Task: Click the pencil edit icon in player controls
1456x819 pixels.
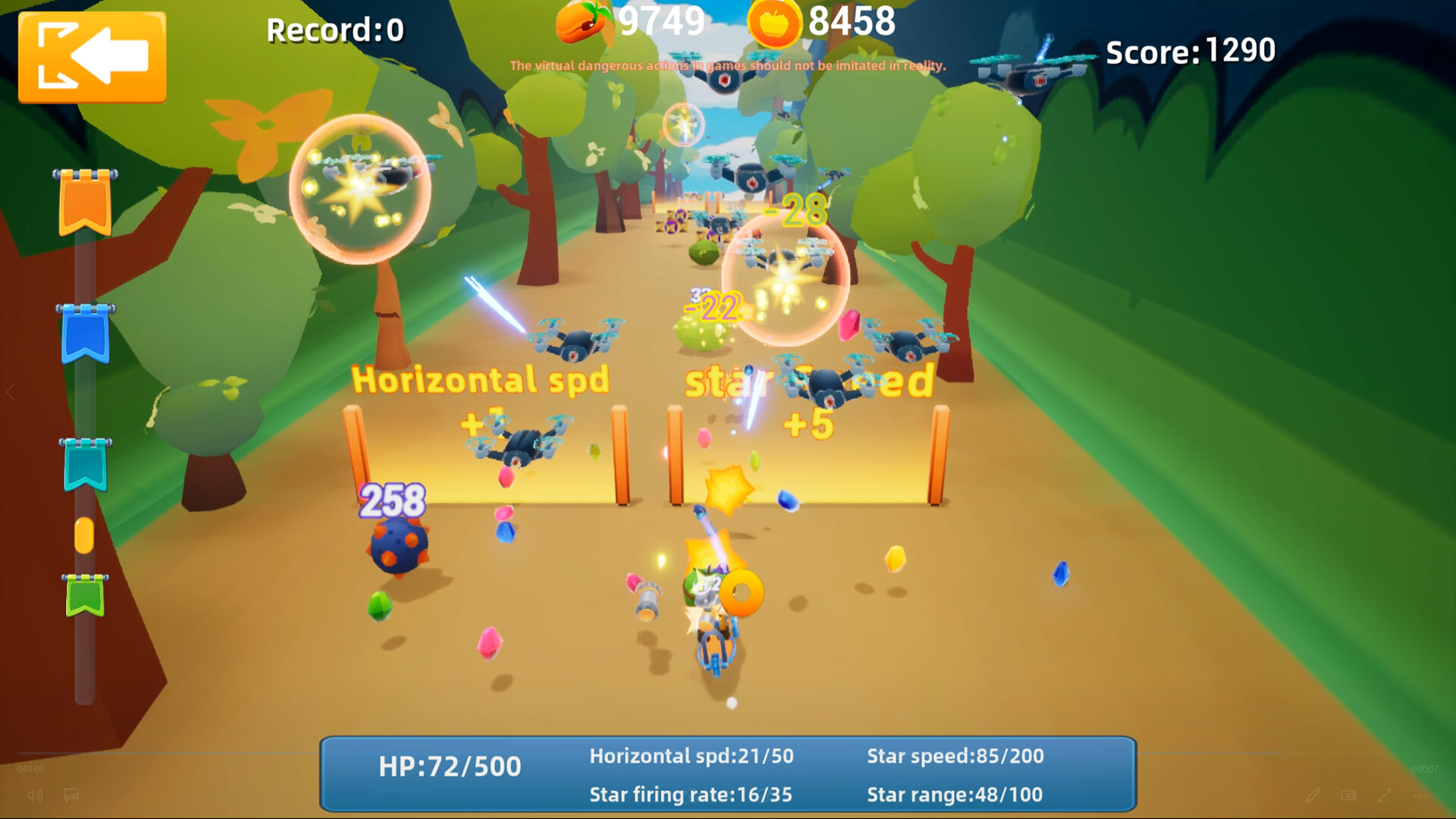Action: [x=1313, y=795]
